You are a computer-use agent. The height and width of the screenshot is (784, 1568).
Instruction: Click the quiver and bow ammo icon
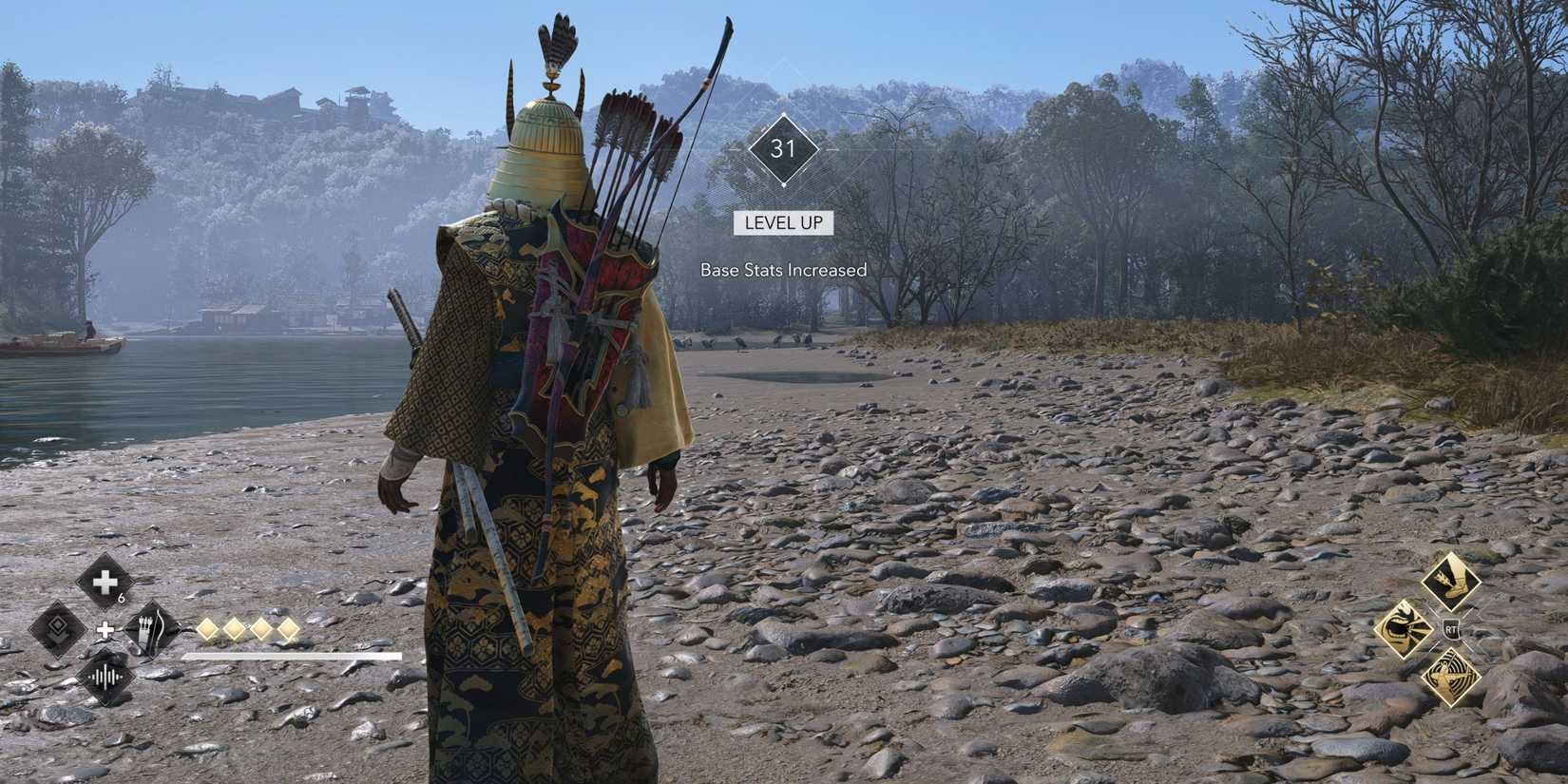[149, 627]
